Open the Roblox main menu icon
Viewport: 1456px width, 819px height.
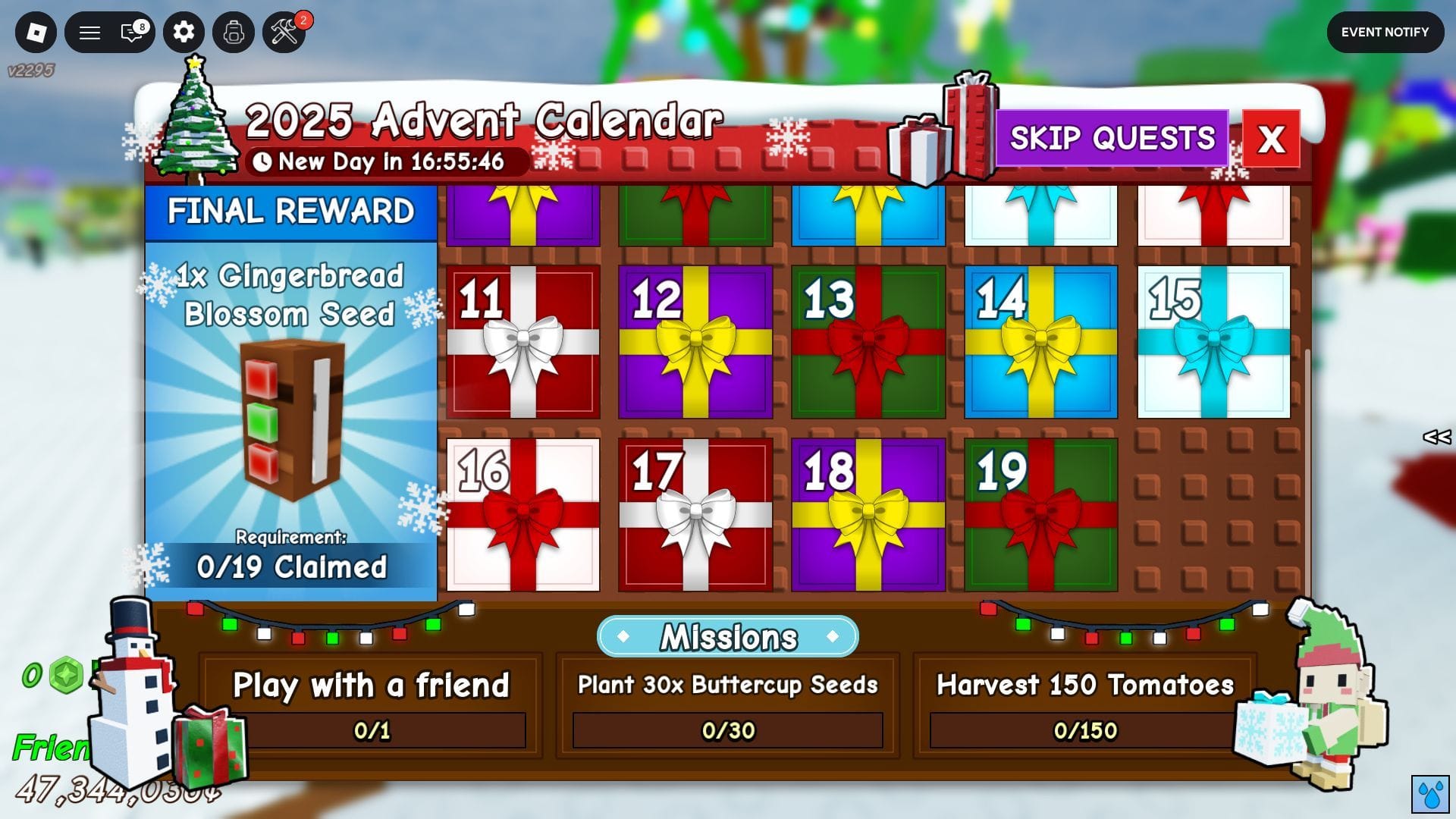[x=37, y=32]
